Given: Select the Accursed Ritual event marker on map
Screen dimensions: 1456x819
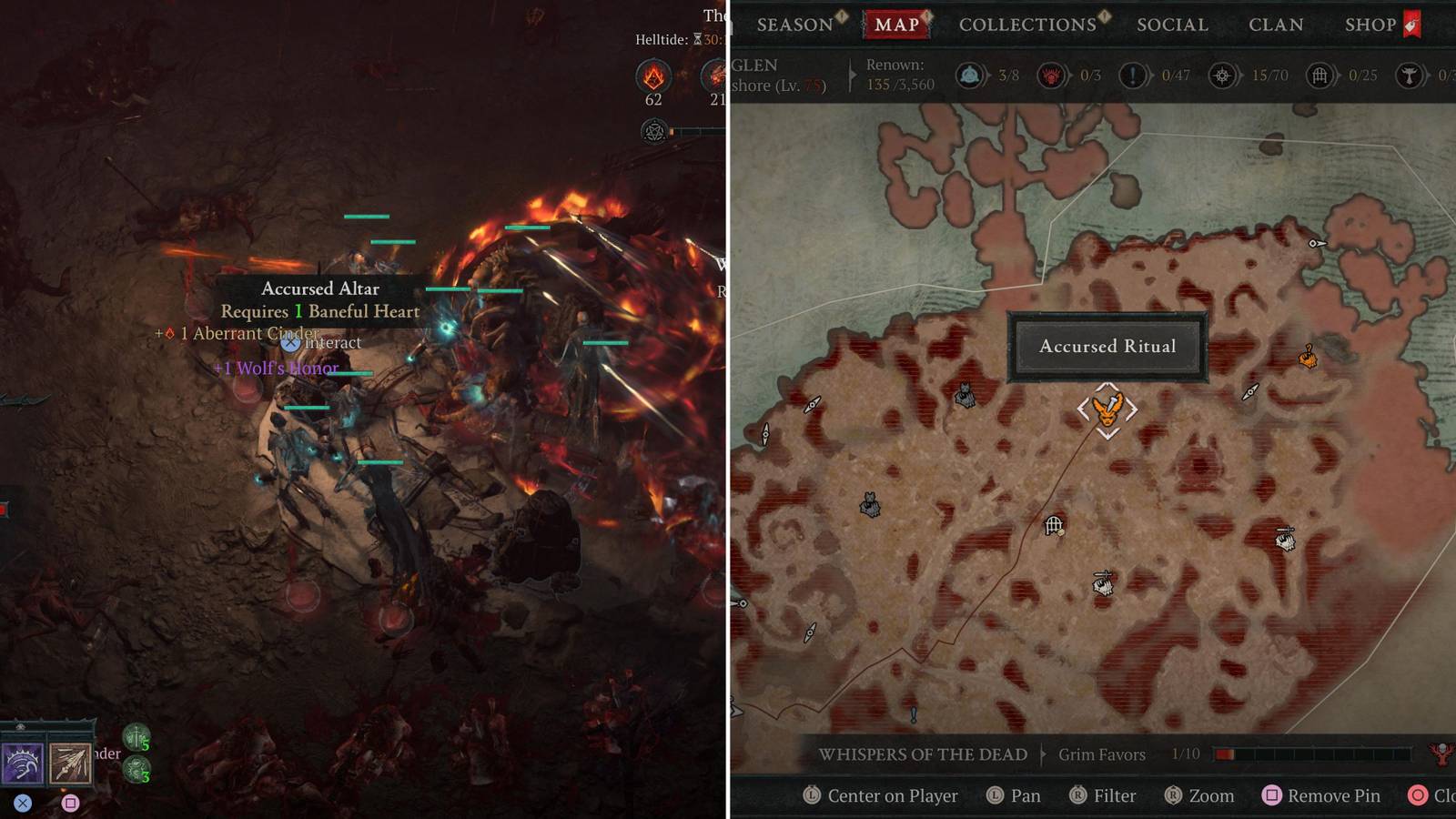Looking at the screenshot, I should click(1107, 409).
